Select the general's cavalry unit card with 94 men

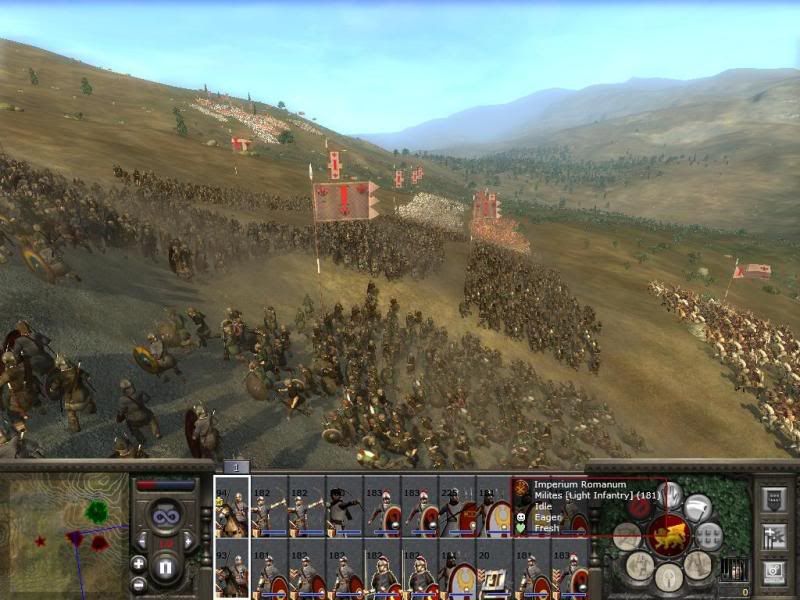click(x=231, y=507)
